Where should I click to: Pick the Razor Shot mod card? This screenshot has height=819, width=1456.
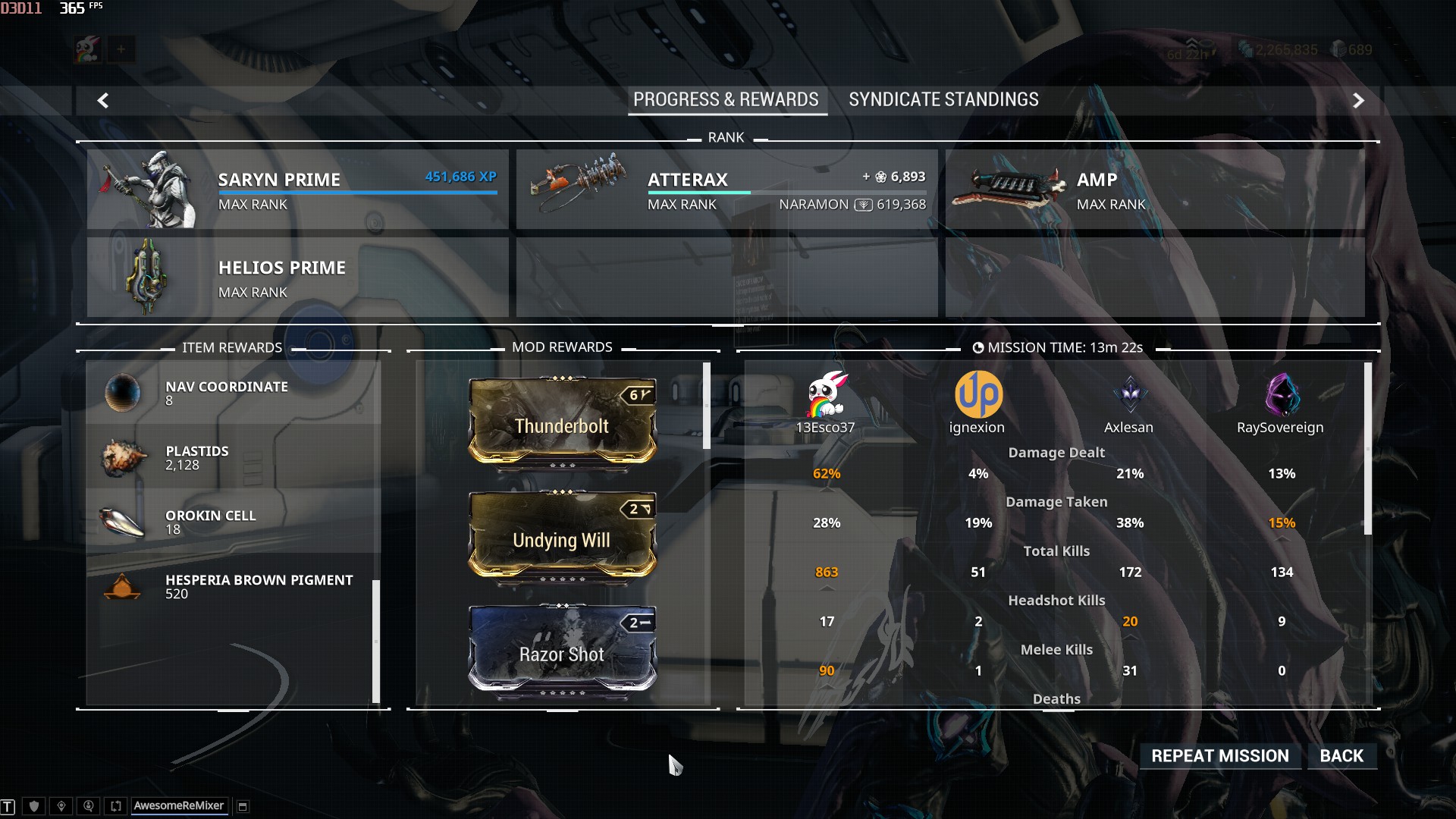(562, 650)
